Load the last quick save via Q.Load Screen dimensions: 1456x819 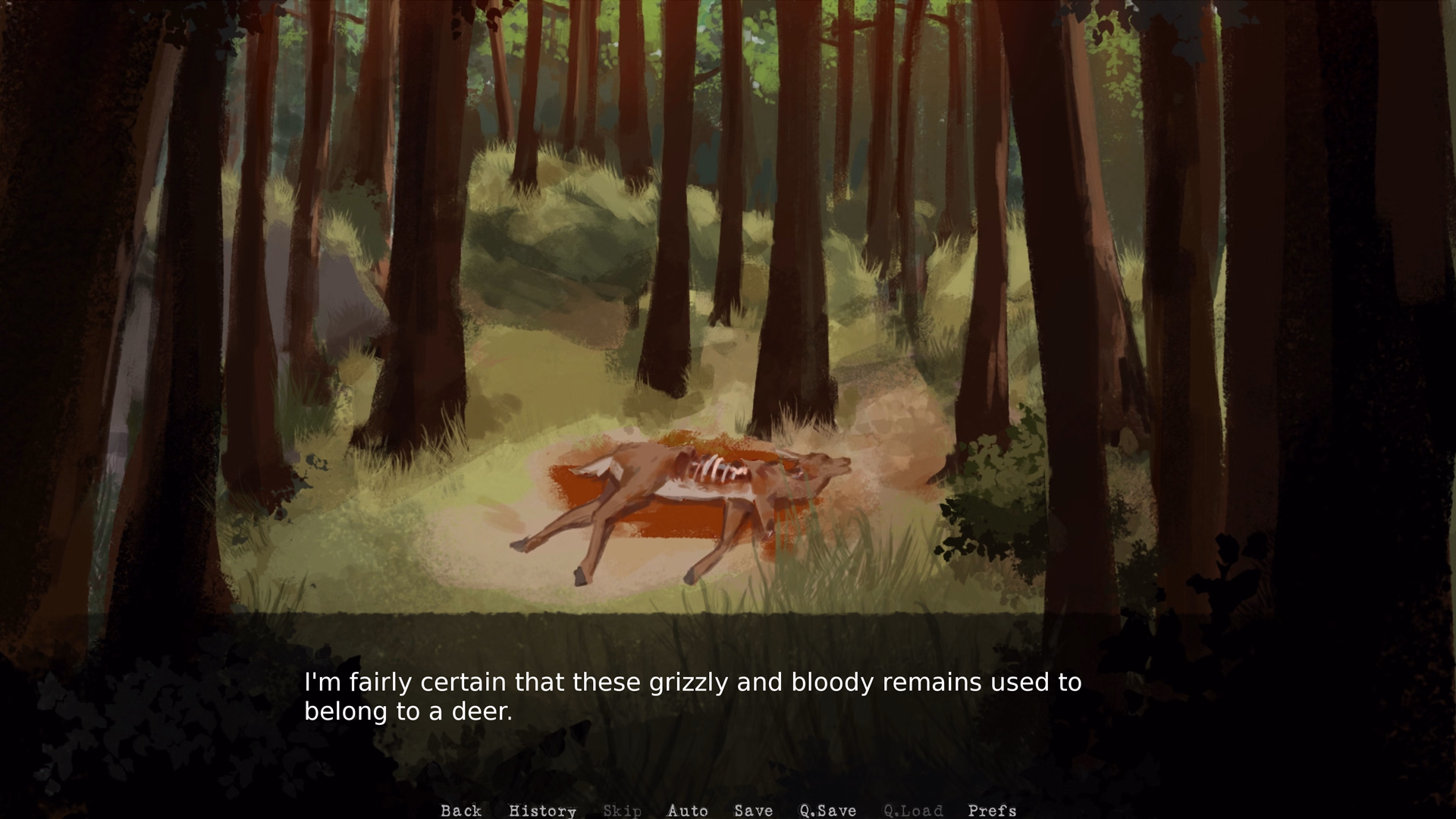(913, 811)
